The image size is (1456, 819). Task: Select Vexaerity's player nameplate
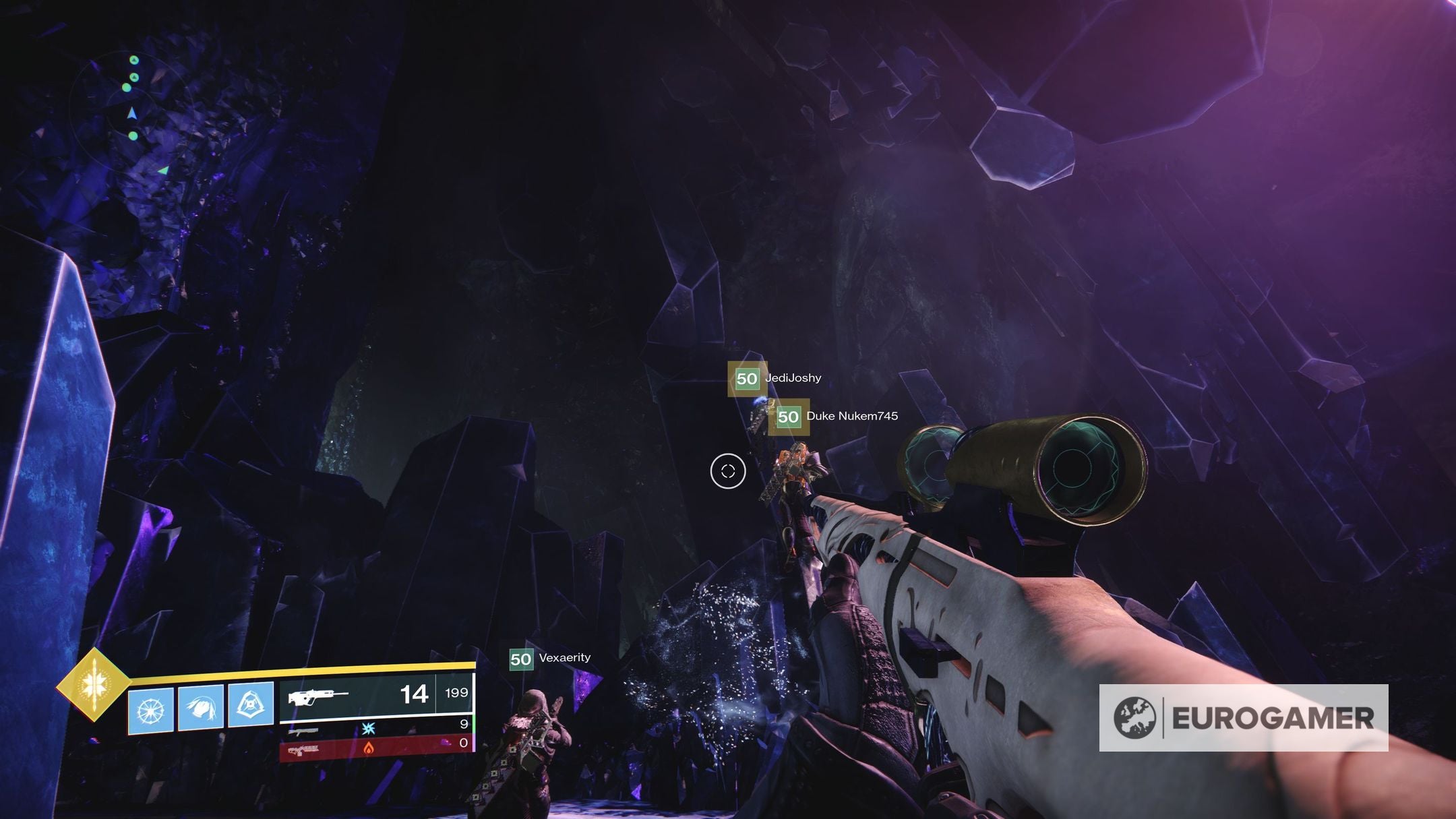[x=550, y=659]
